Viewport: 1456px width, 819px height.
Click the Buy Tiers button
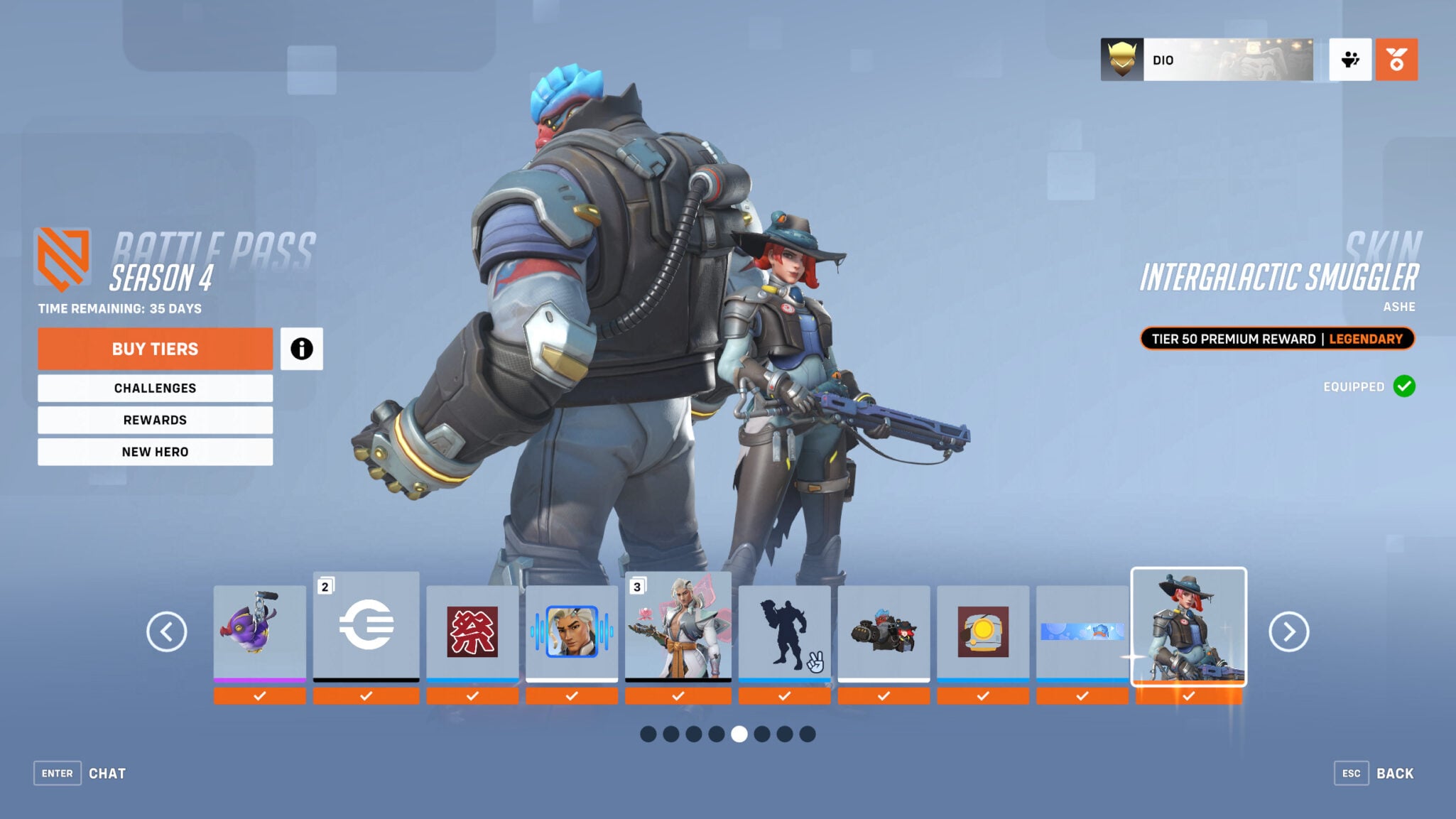click(155, 349)
